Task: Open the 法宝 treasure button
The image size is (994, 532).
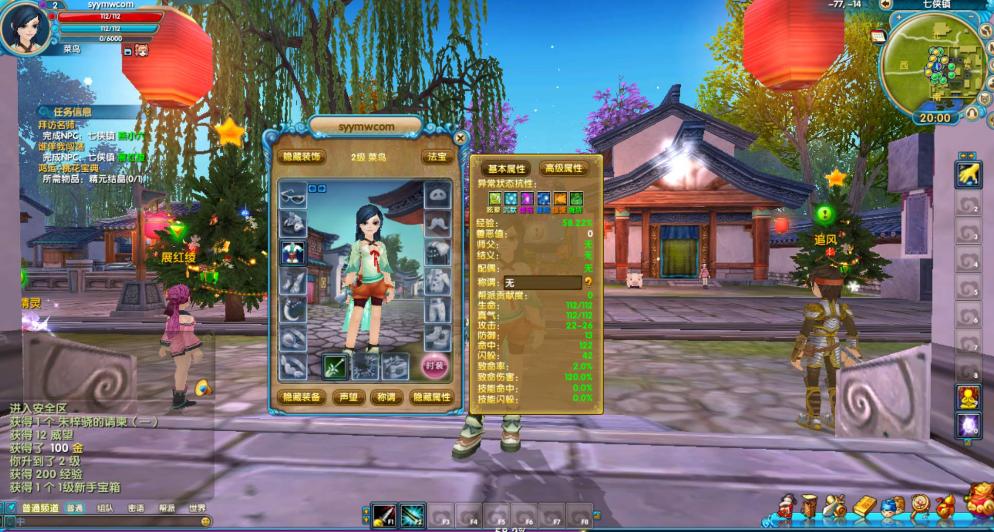Action: (437, 157)
